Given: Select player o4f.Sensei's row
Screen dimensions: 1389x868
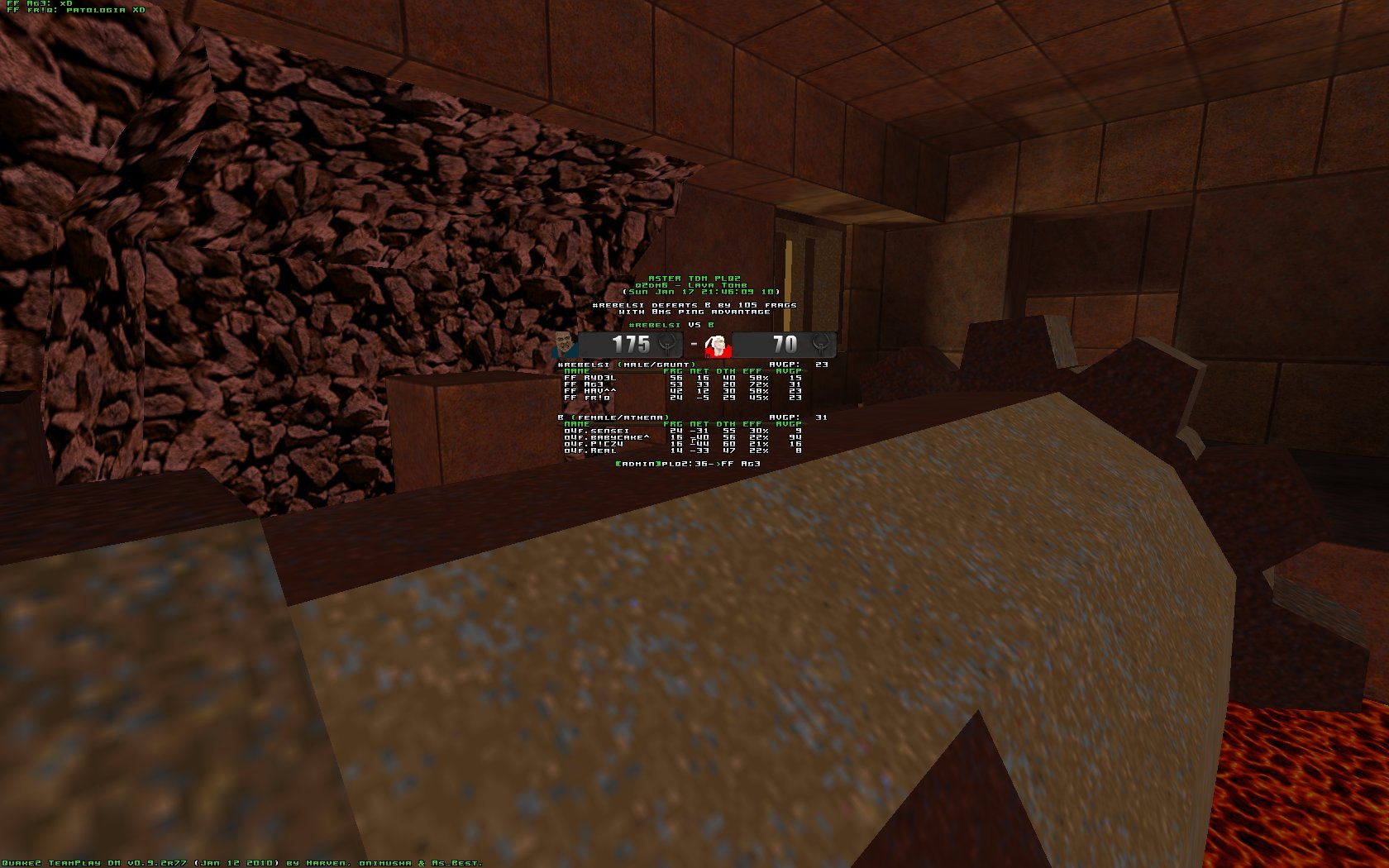Looking at the screenshot, I should 596,431.
